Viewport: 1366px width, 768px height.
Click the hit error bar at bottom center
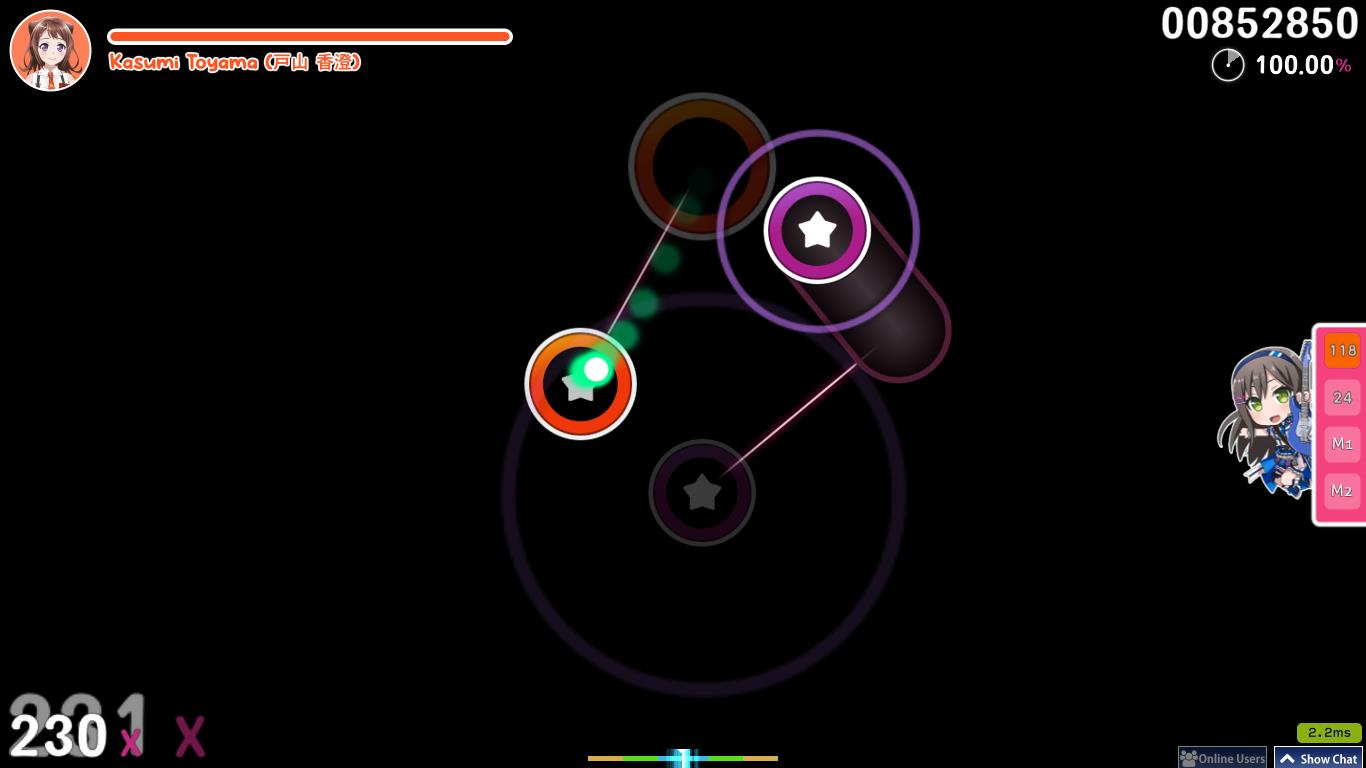[683, 758]
